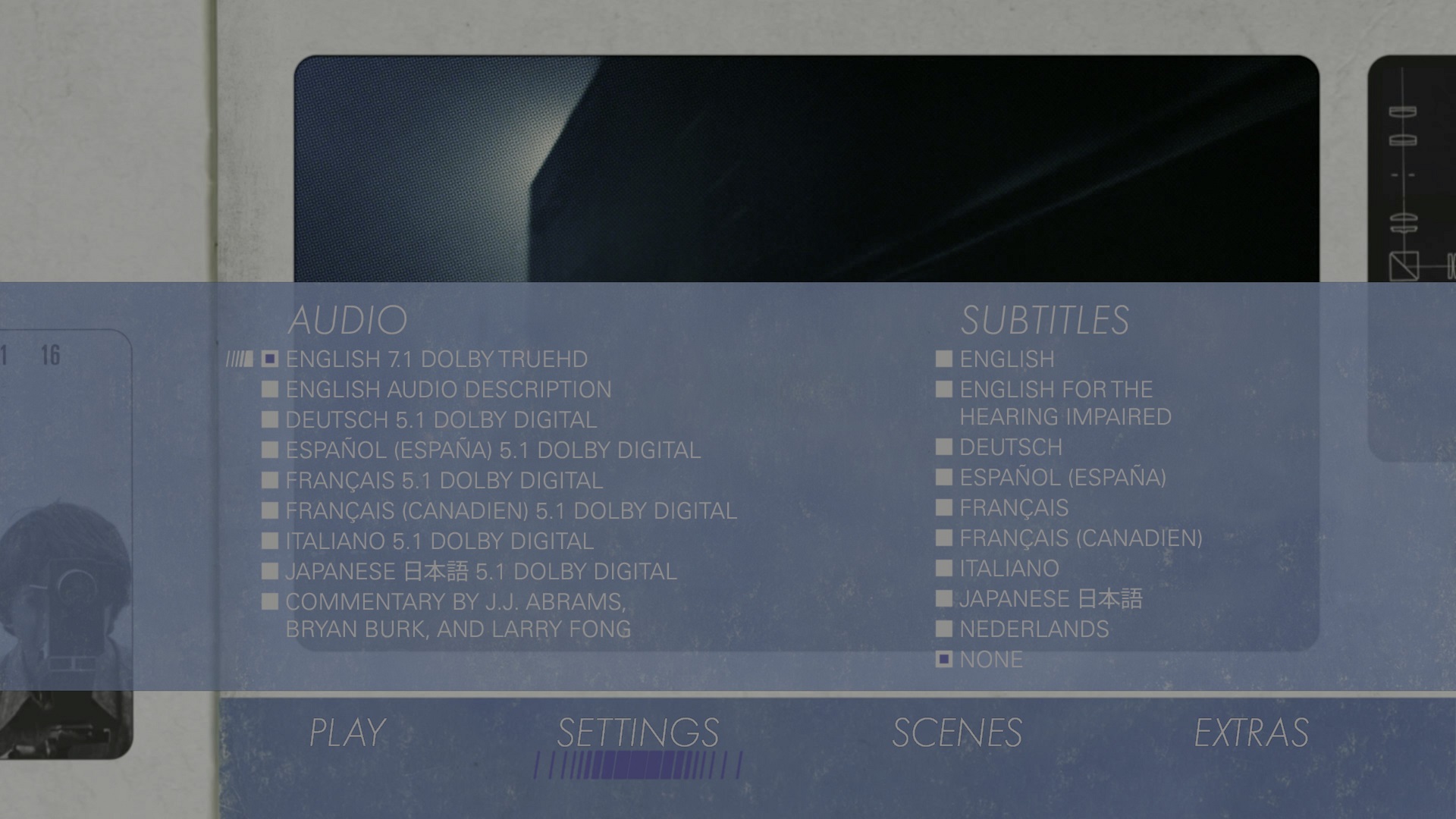This screenshot has height=819, width=1456.
Task: Select Deutsch subtitles
Action: [1010, 447]
